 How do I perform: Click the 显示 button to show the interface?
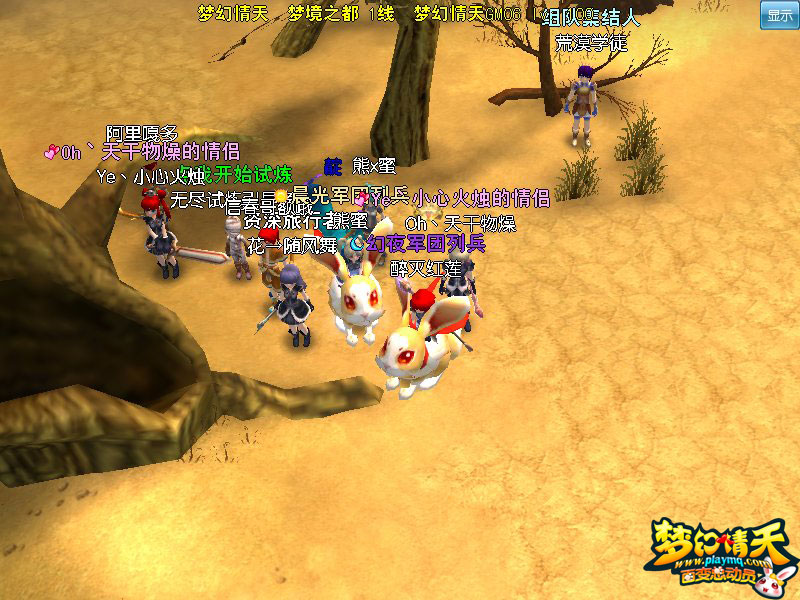pyautogui.click(x=779, y=16)
